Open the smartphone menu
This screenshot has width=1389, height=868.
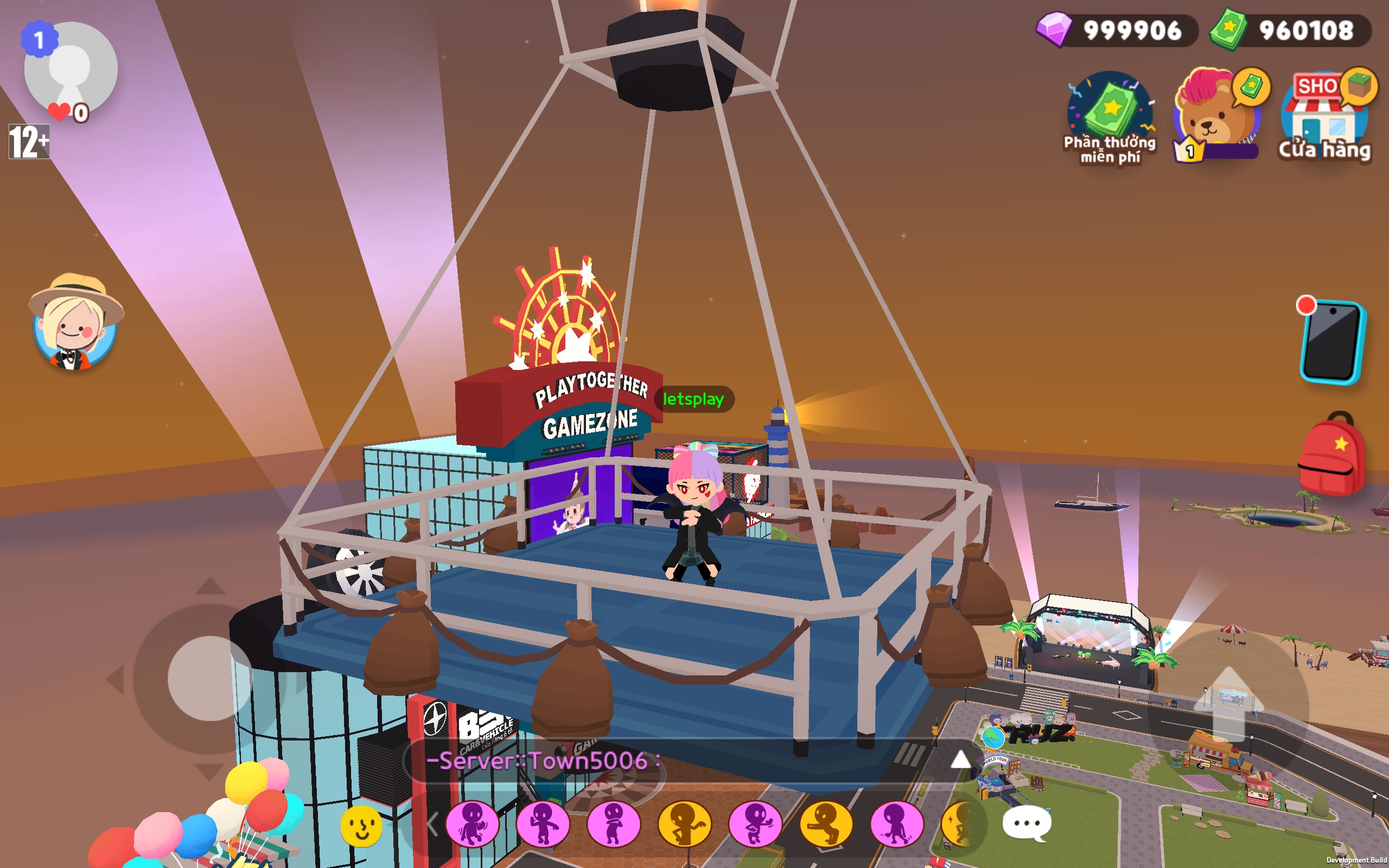[x=1332, y=342]
